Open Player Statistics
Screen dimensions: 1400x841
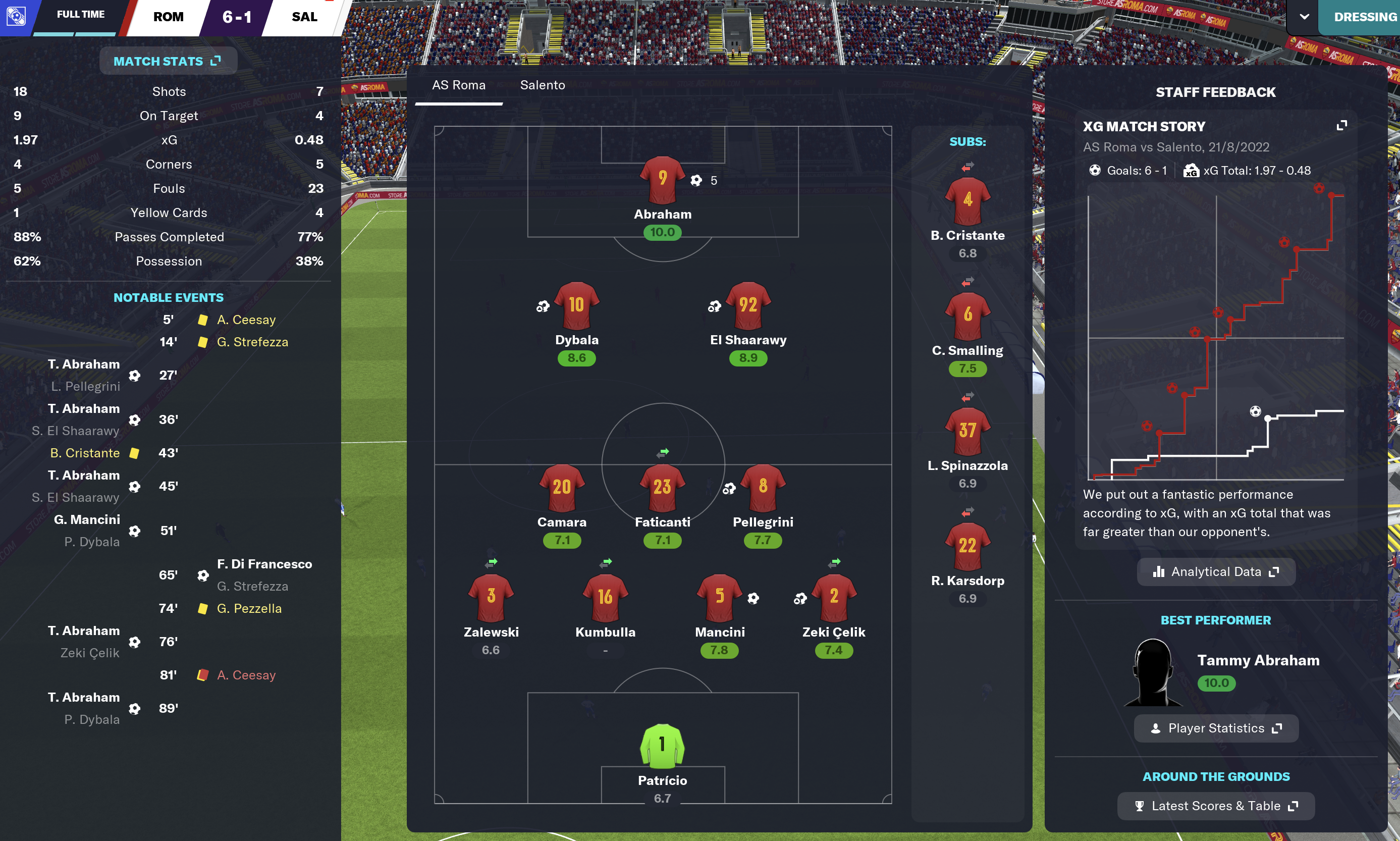coord(1215,728)
